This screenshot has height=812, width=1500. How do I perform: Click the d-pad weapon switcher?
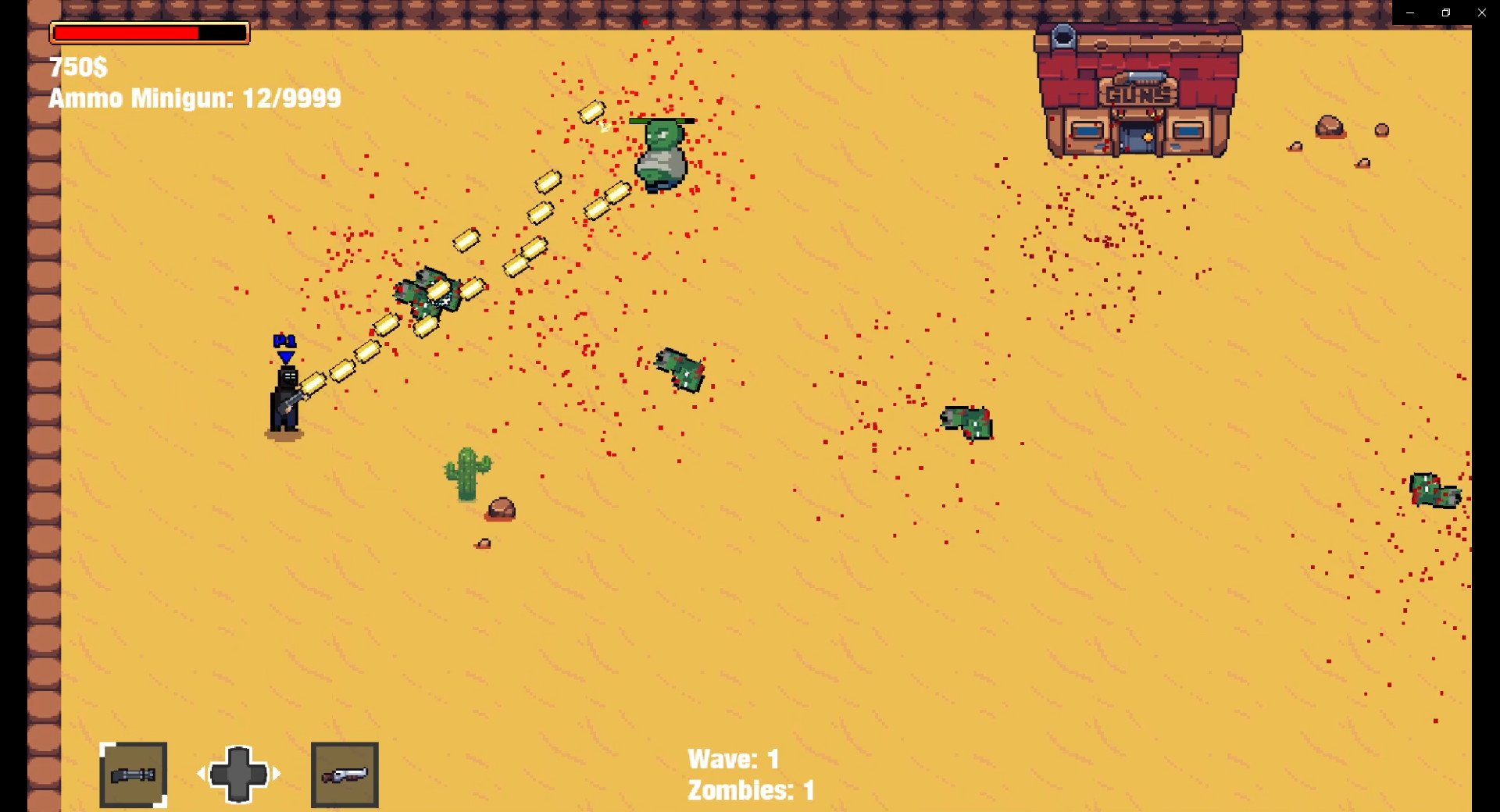238,774
